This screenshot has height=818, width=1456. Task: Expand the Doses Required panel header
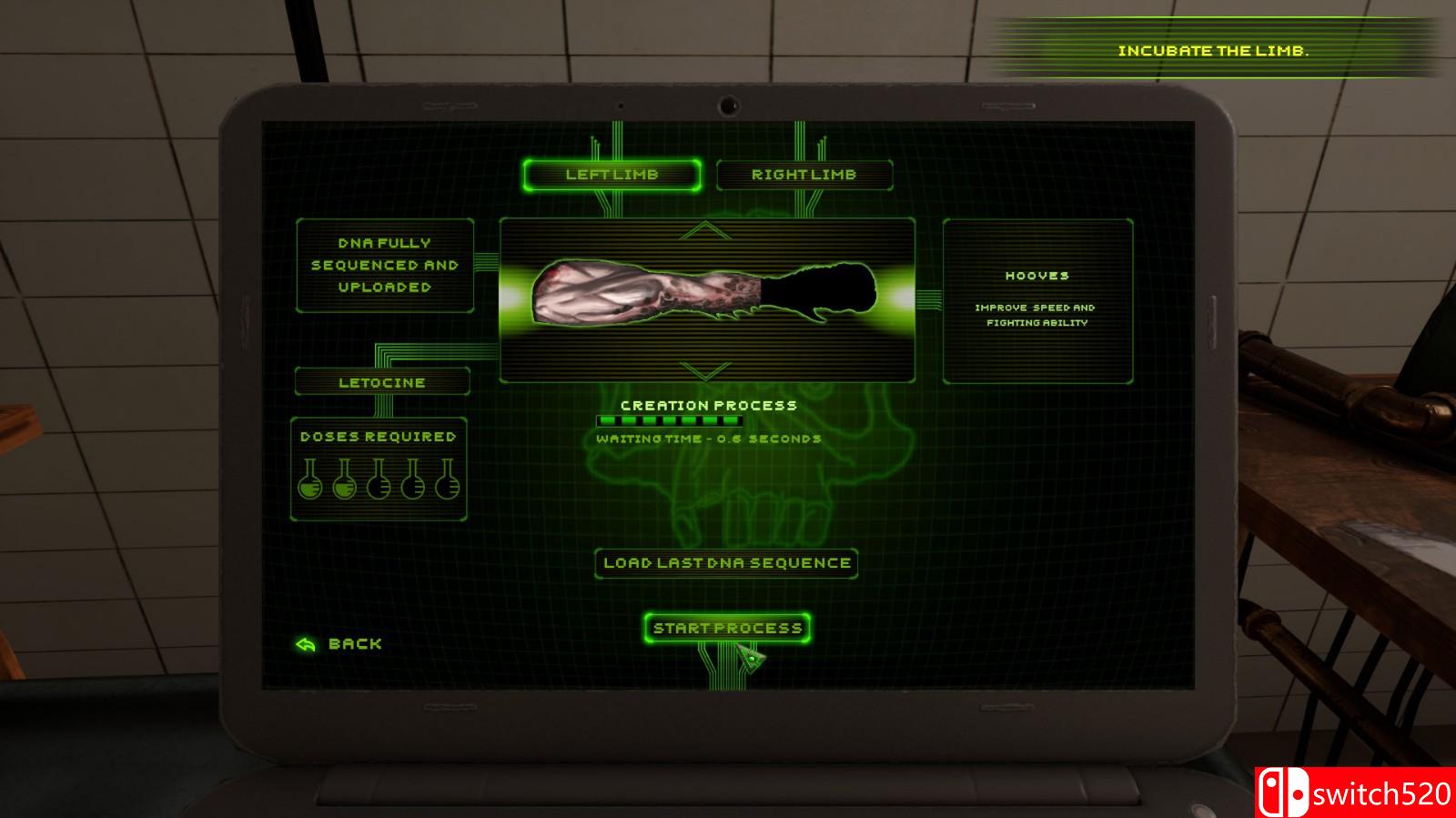point(378,436)
